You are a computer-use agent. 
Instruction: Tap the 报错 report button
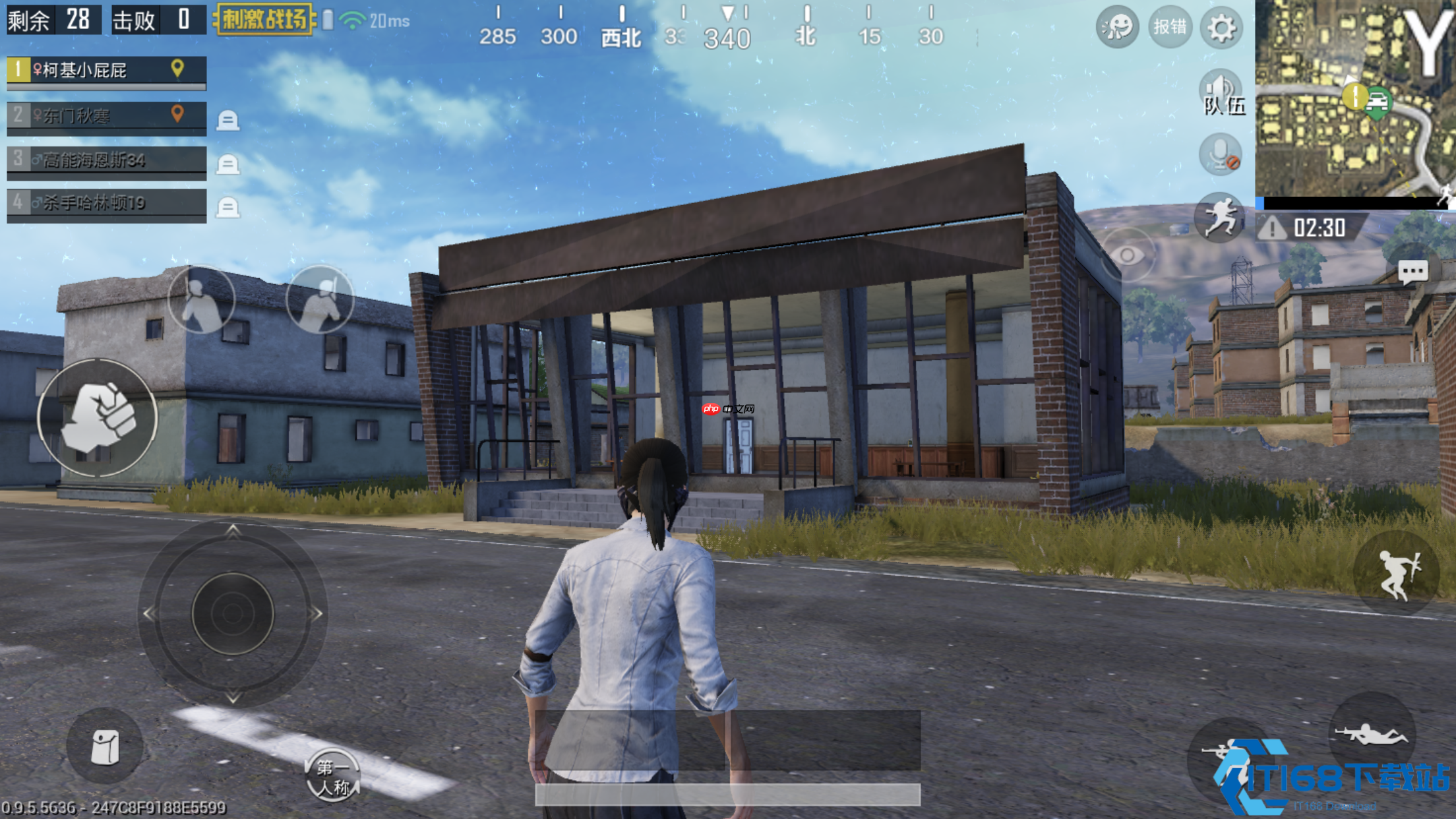pyautogui.click(x=1170, y=28)
